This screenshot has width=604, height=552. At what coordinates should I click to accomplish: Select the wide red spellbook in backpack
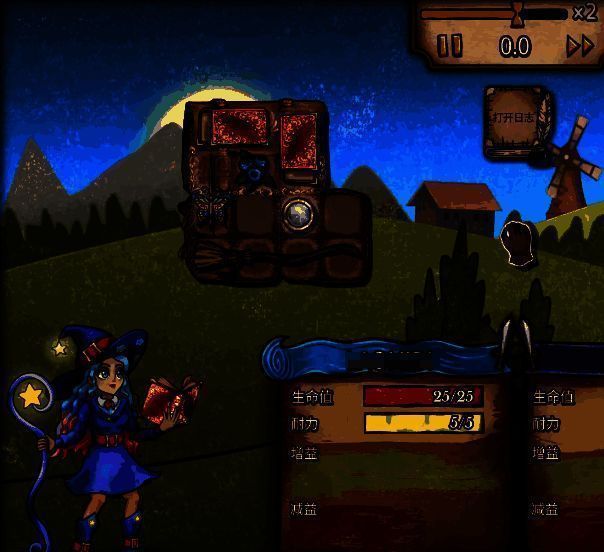coord(237,128)
